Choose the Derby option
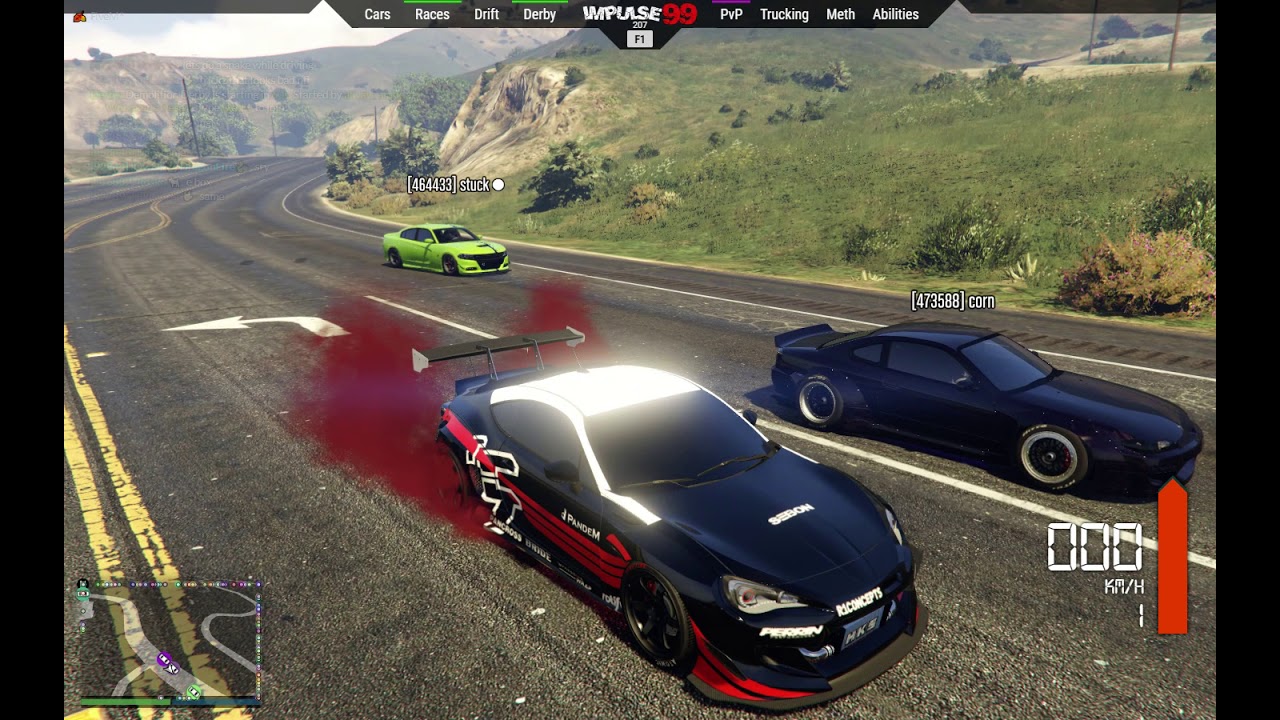 [x=539, y=14]
